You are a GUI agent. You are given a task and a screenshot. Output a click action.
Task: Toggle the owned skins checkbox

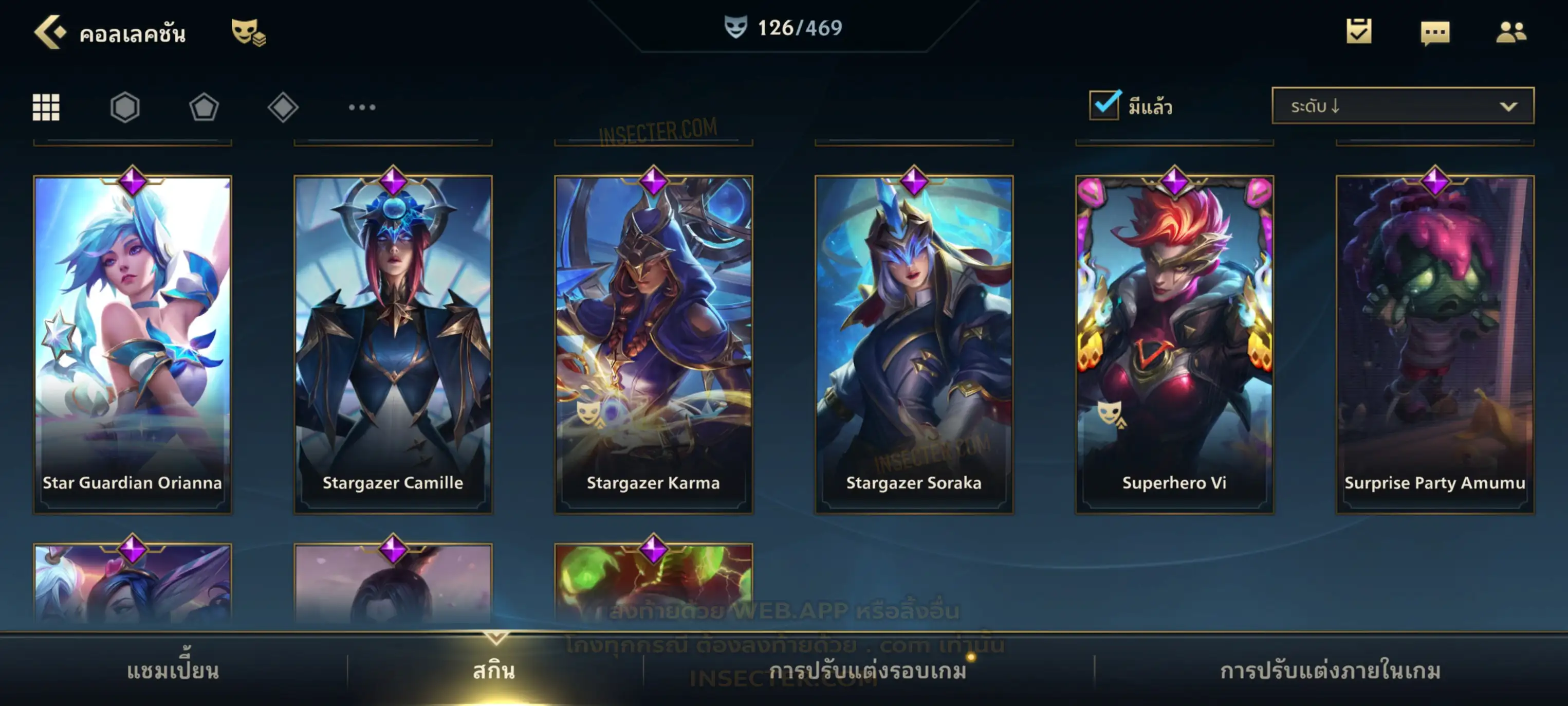1104,105
